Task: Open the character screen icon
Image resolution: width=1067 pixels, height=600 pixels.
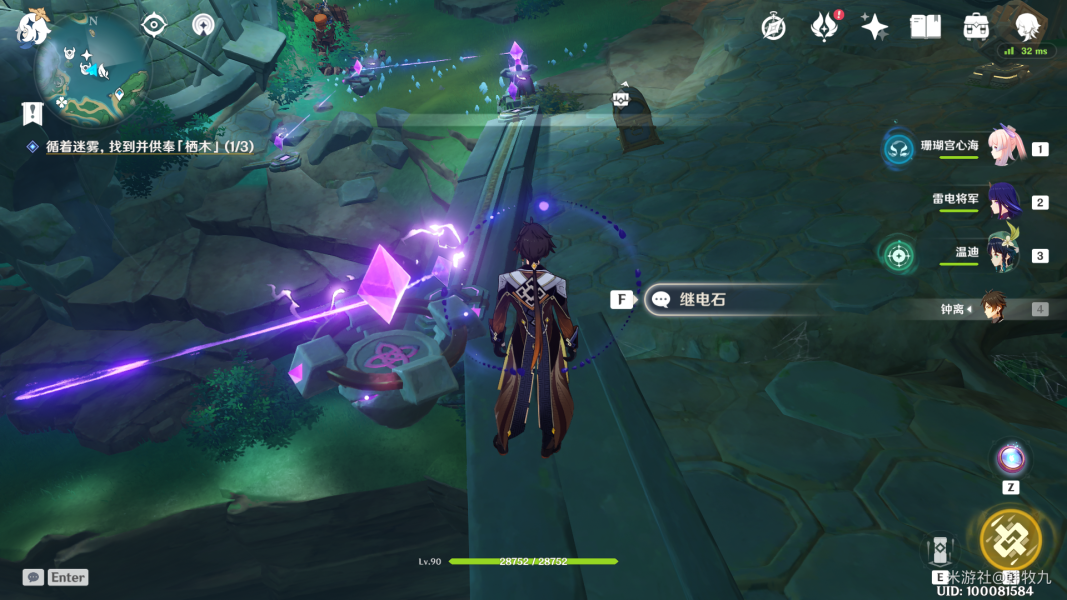Action: click(x=1026, y=26)
